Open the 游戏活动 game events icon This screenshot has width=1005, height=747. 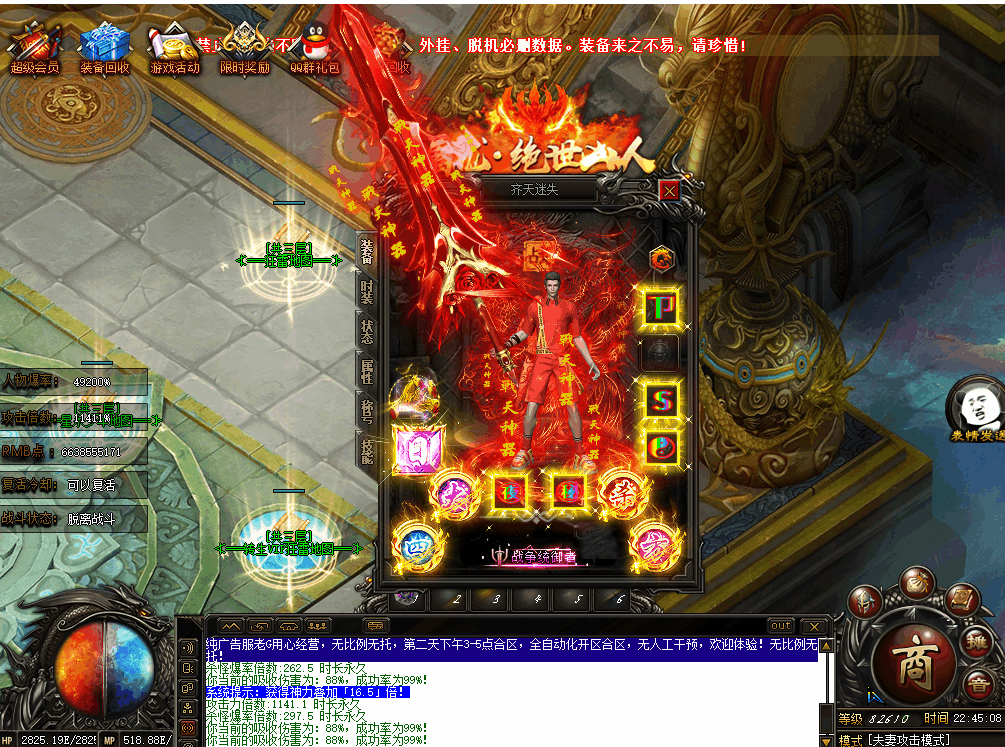pos(175,48)
